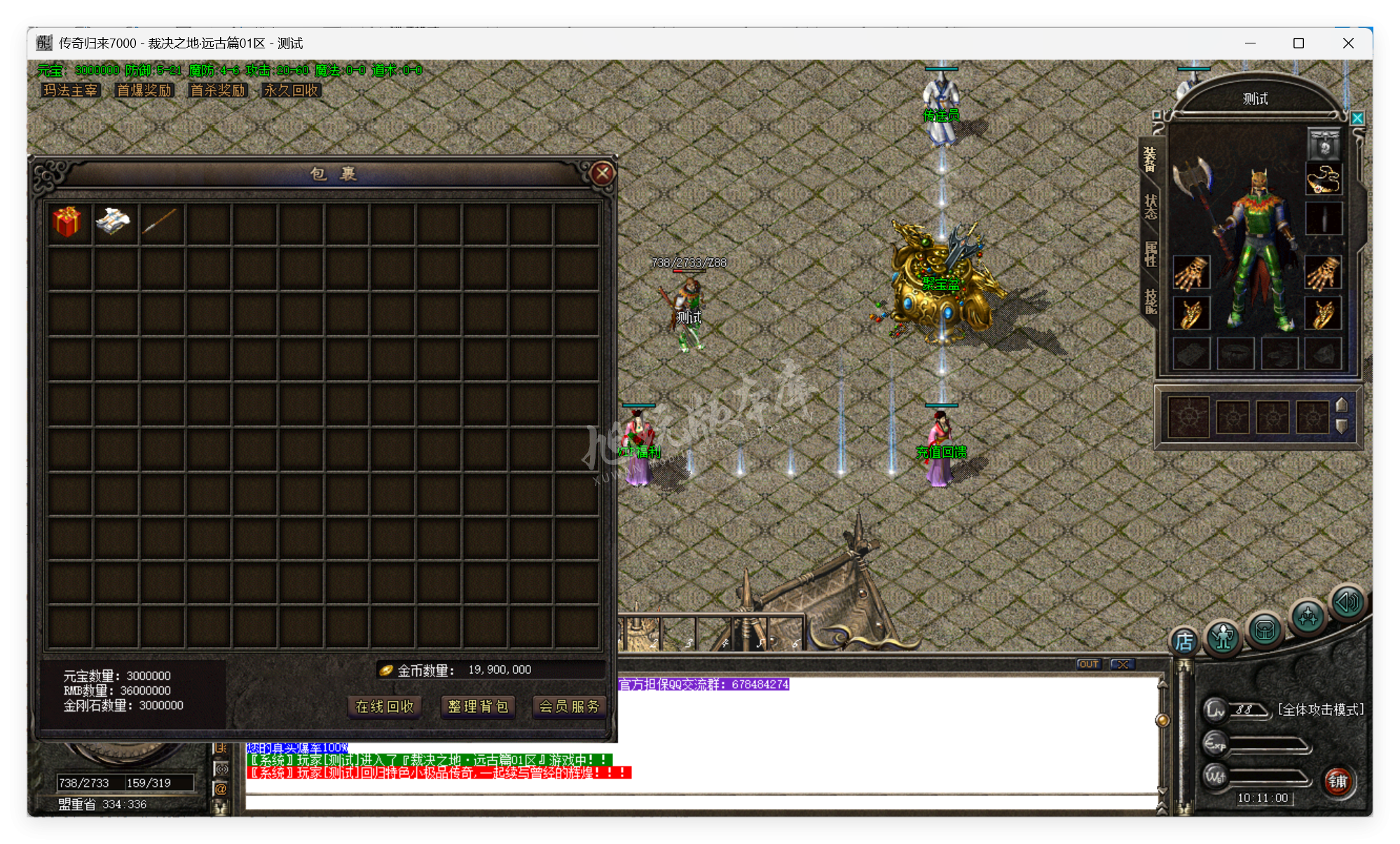
Task: Click the broadcast speaker chat icon
Action: (x=221, y=768)
